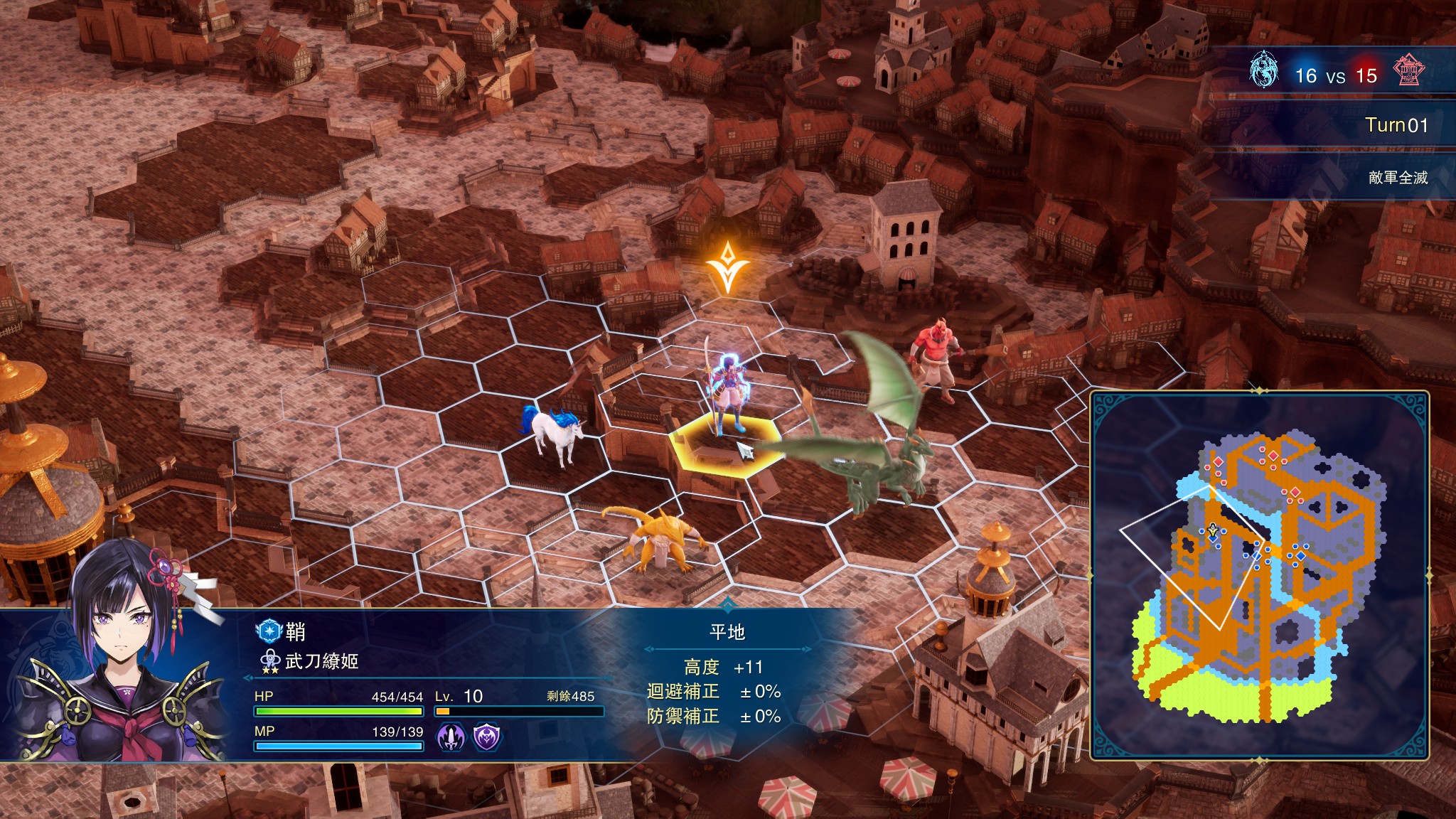
Task: Click the blue hexagonal badge beside 鞘
Action: coord(269,631)
